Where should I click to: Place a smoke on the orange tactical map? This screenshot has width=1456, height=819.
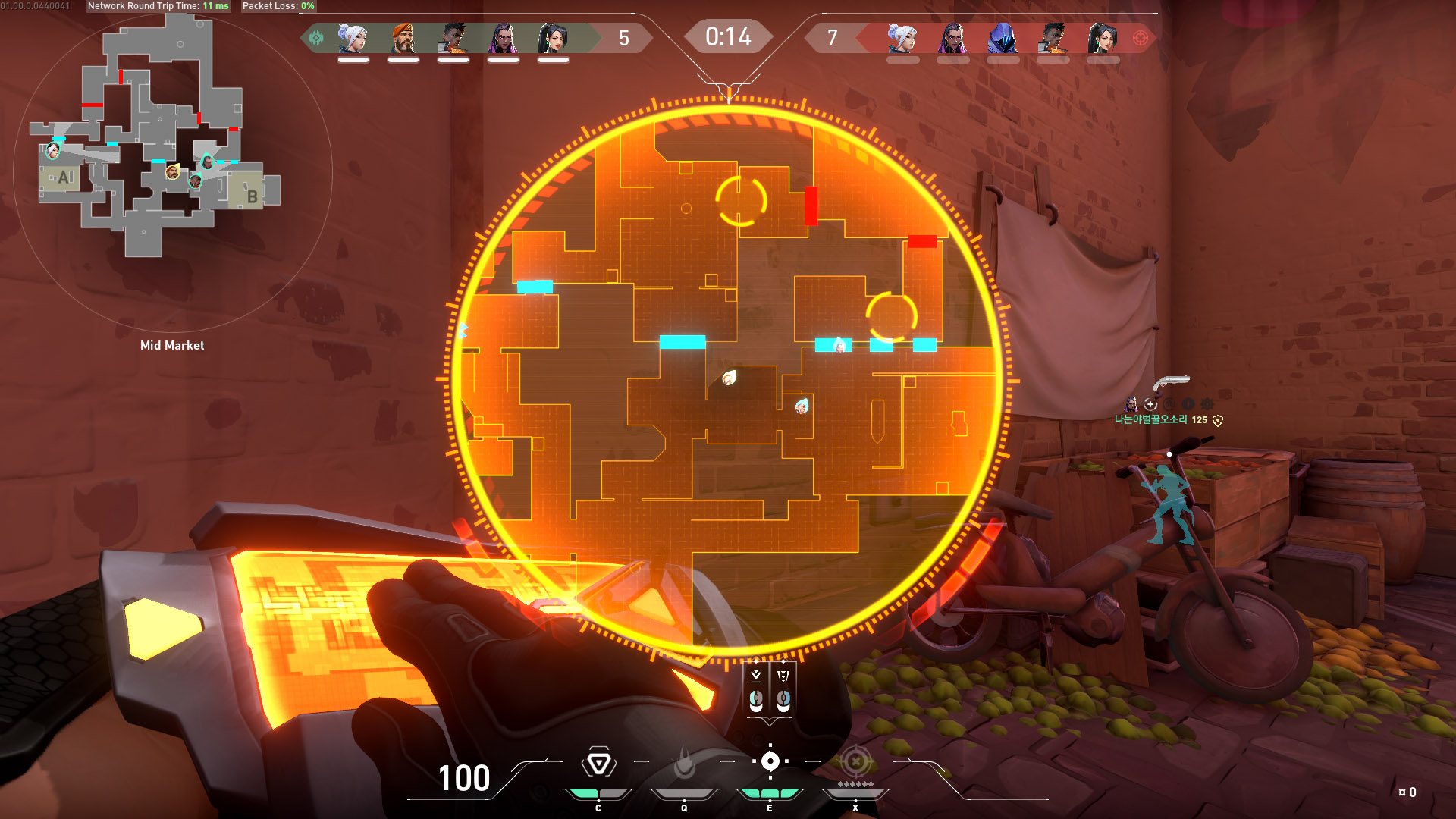(728, 379)
